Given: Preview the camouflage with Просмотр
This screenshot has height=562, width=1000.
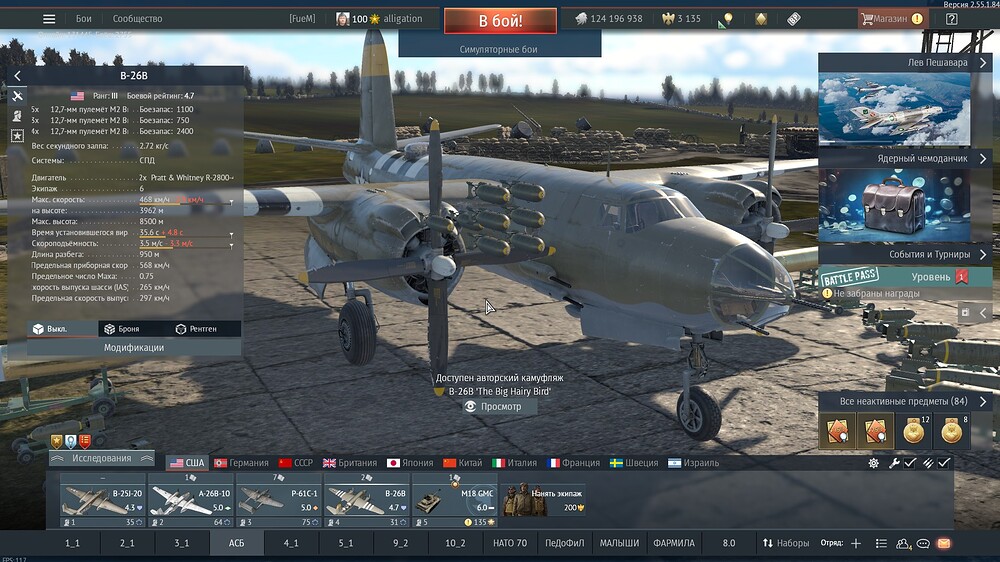Looking at the screenshot, I should coord(492,407).
